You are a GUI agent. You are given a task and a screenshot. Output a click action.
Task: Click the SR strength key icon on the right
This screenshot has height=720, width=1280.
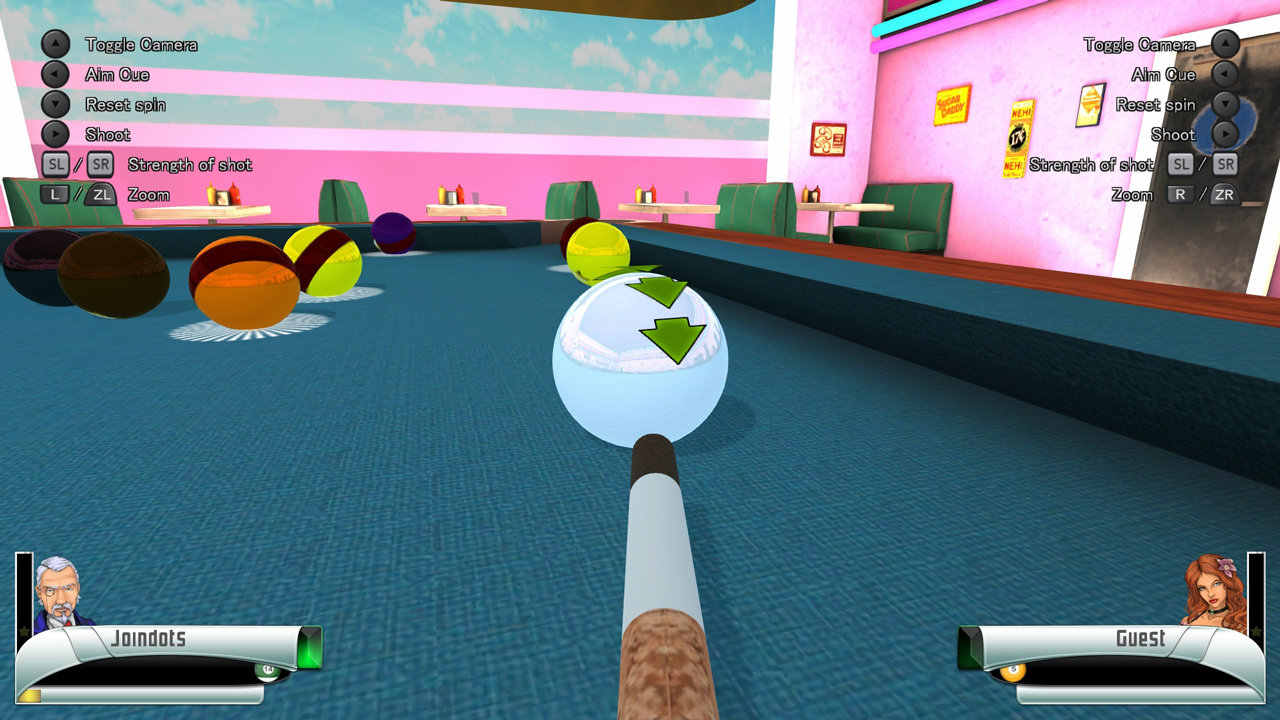click(x=1224, y=164)
